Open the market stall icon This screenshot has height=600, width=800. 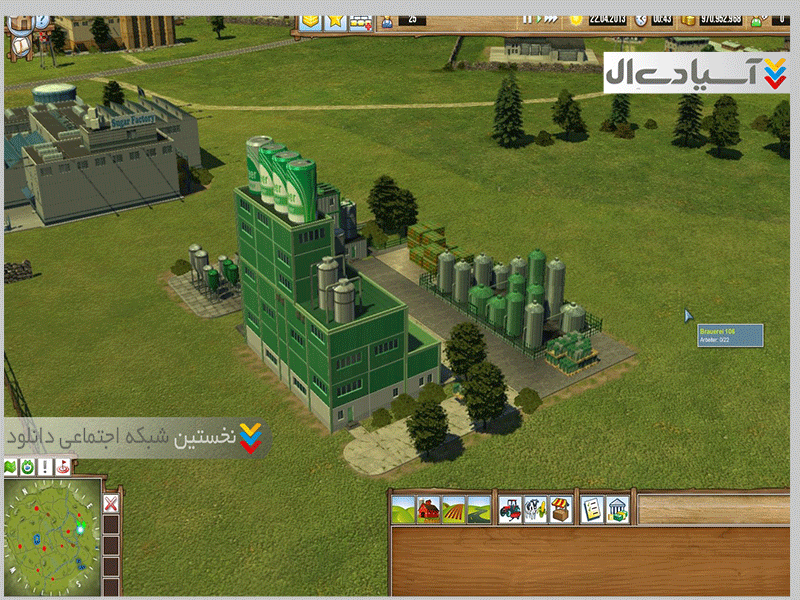pos(561,509)
